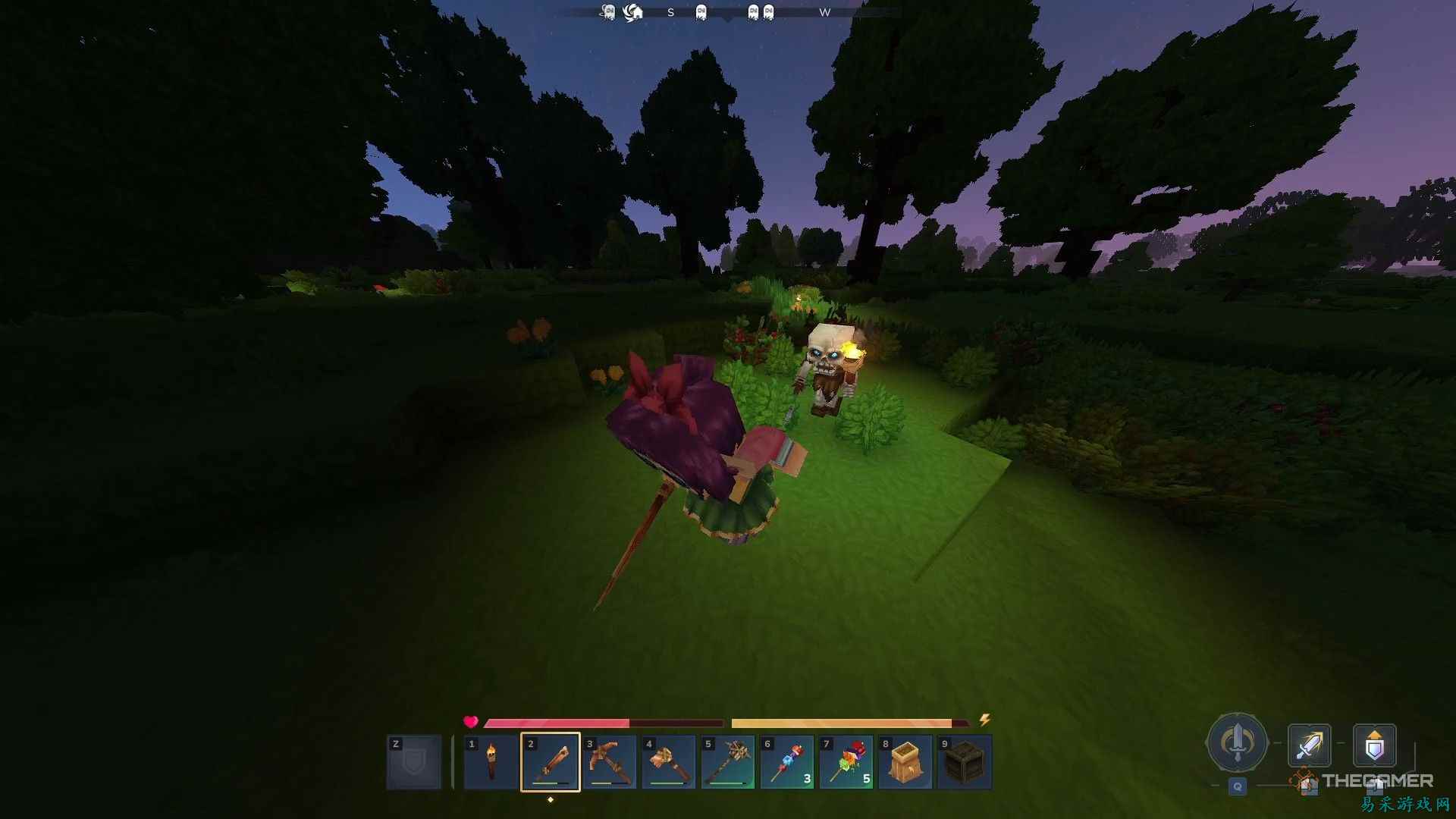The height and width of the screenshot is (819, 1456).
Task: Select the candy stack in hotbar slot 7
Action: tap(846, 762)
